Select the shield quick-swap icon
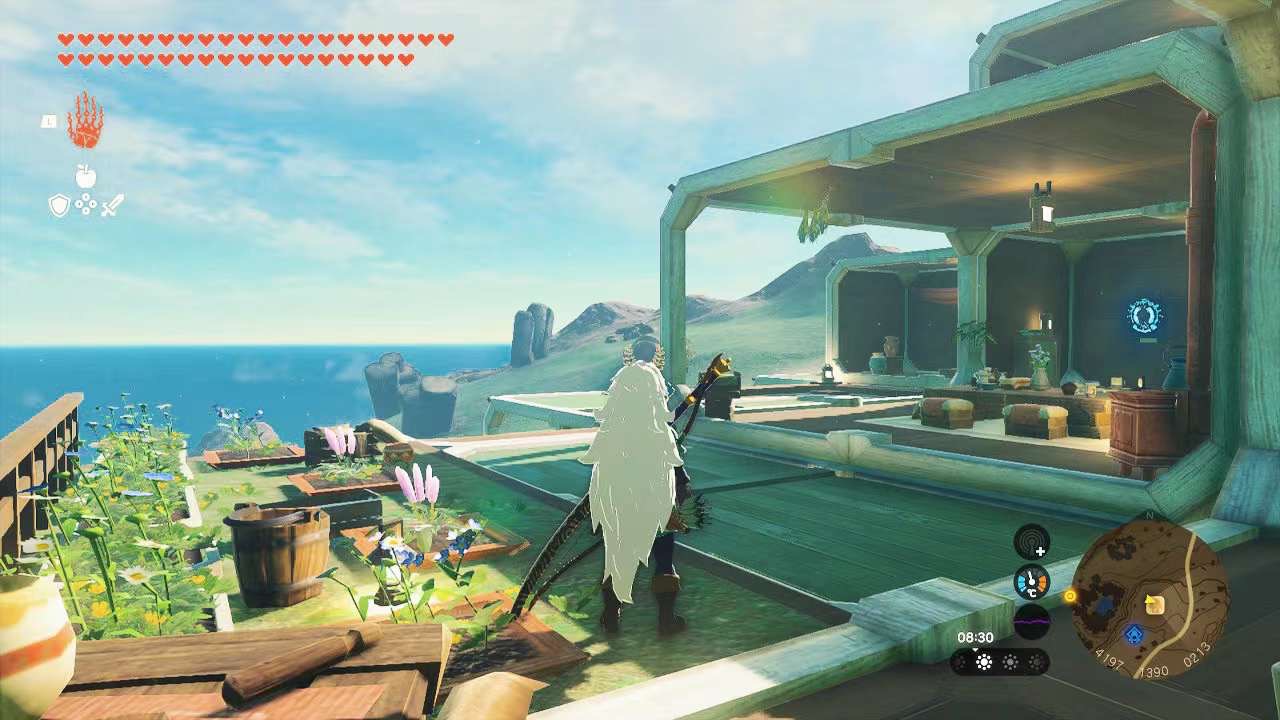Screen dimensions: 1280x720 60,206
